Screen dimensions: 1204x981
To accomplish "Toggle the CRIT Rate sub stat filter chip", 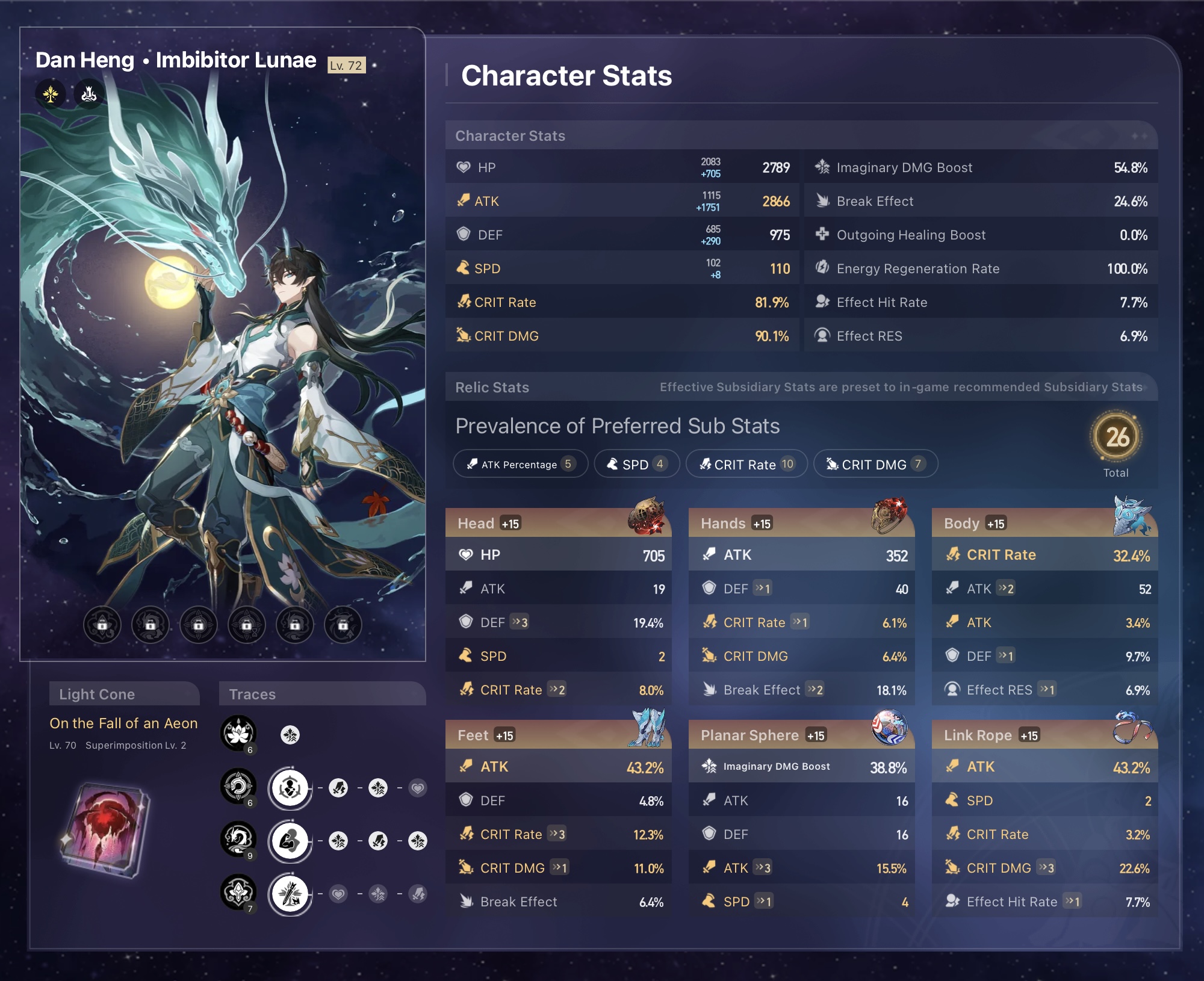I will click(746, 464).
